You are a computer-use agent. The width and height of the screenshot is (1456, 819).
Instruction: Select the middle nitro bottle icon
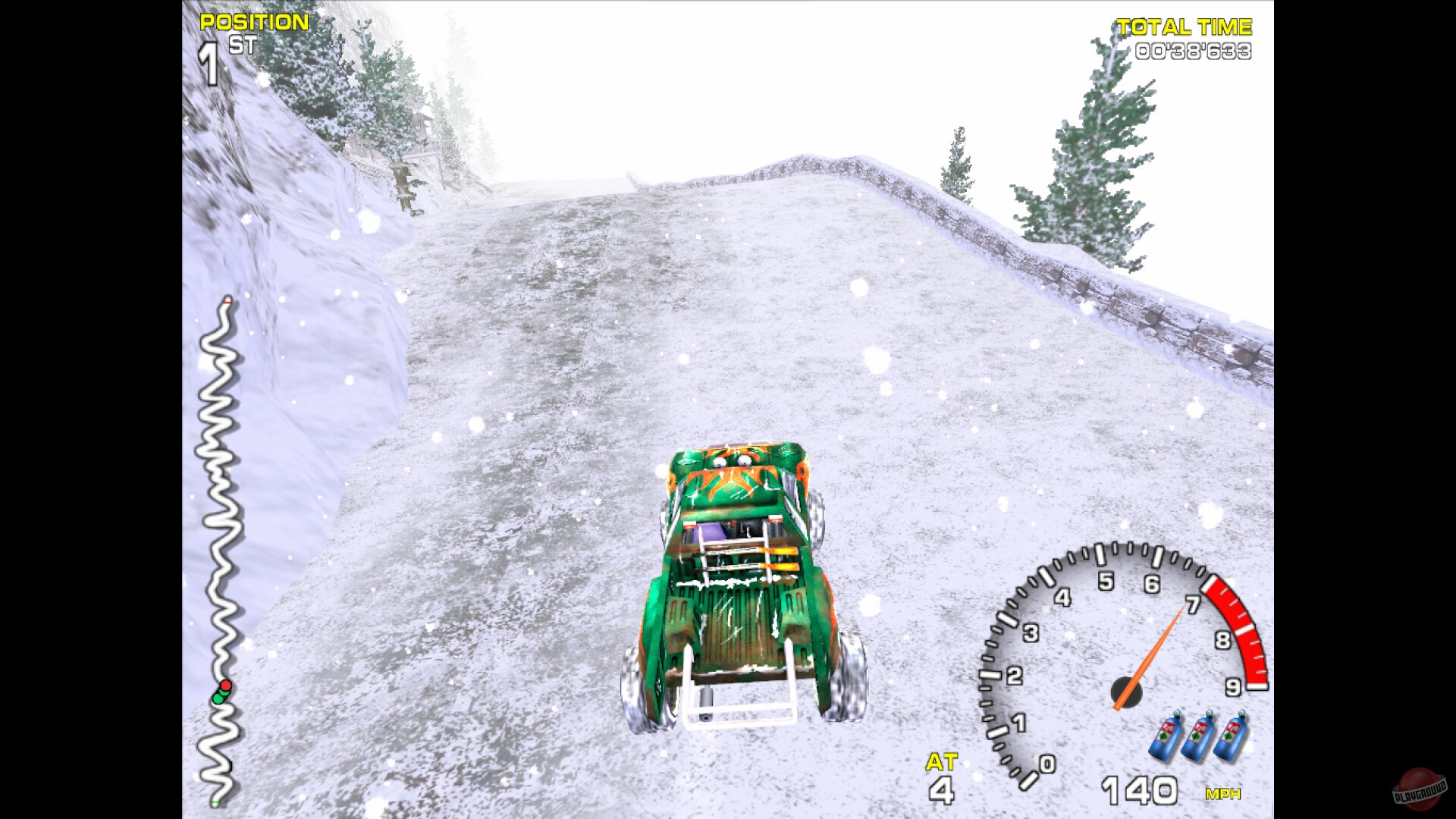tap(1199, 736)
